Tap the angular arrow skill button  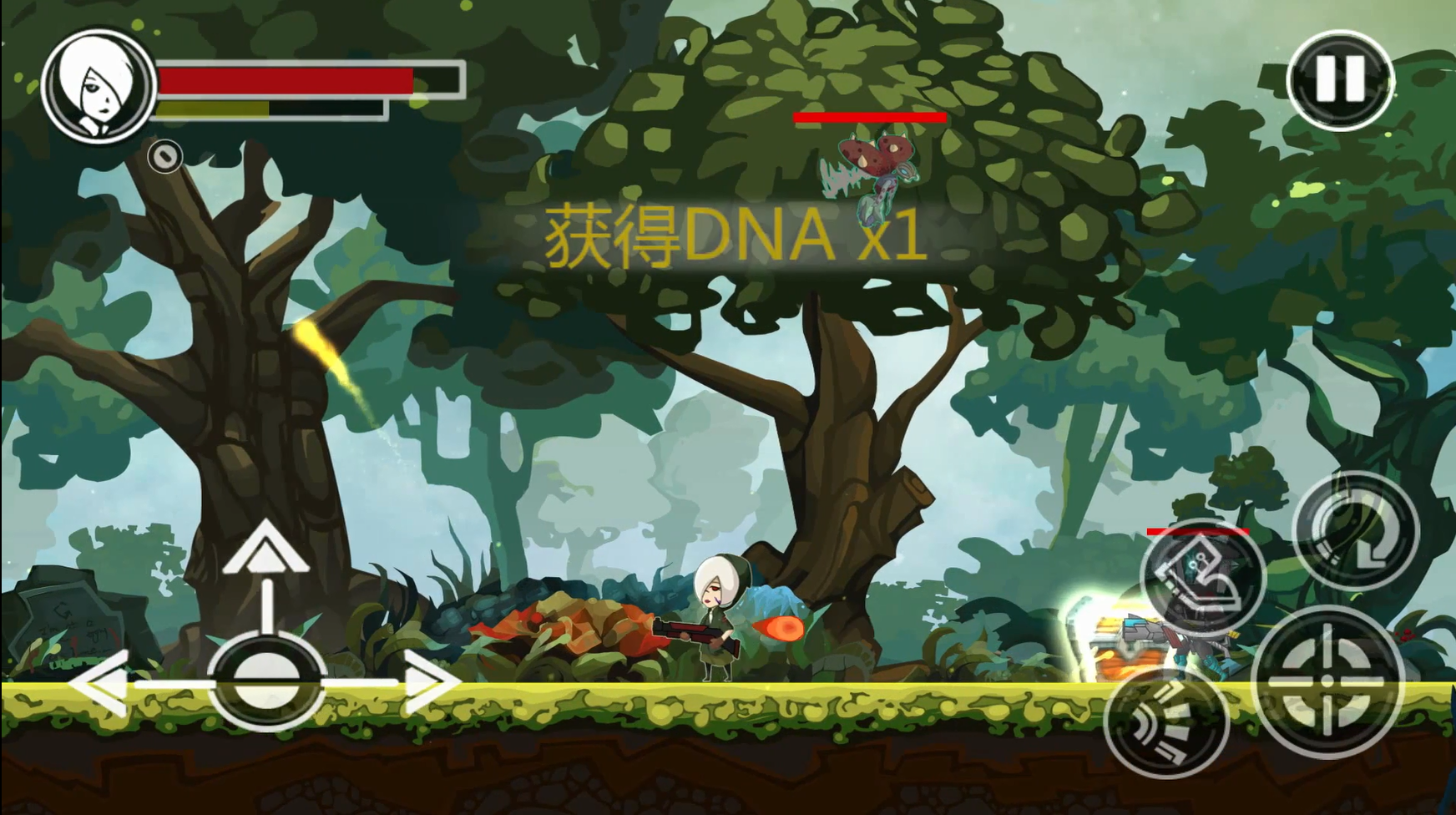click(x=1202, y=576)
